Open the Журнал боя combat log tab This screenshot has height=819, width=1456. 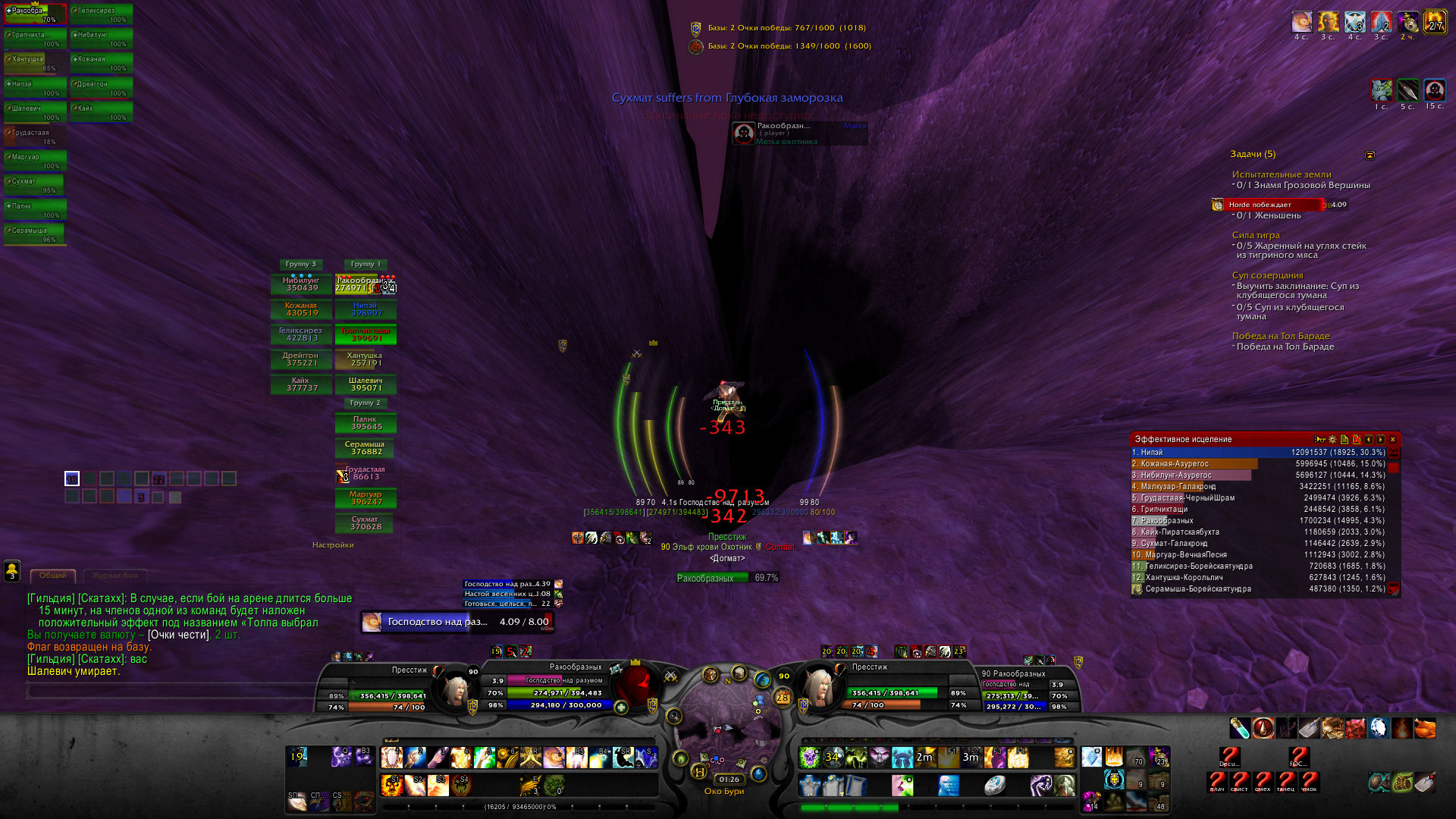115,576
